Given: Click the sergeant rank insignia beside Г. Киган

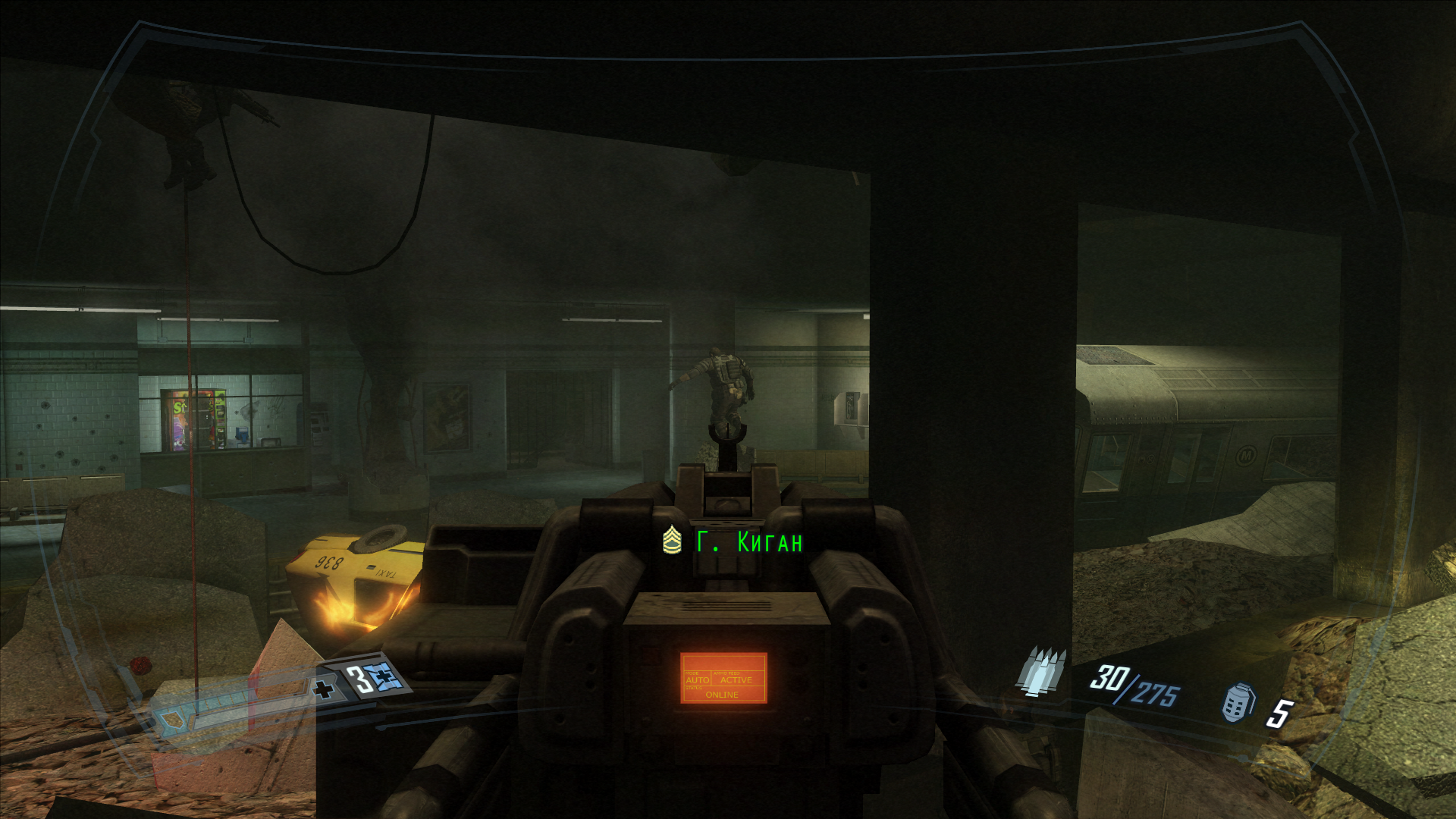Looking at the screenshot, I should (x=672, y=541).
